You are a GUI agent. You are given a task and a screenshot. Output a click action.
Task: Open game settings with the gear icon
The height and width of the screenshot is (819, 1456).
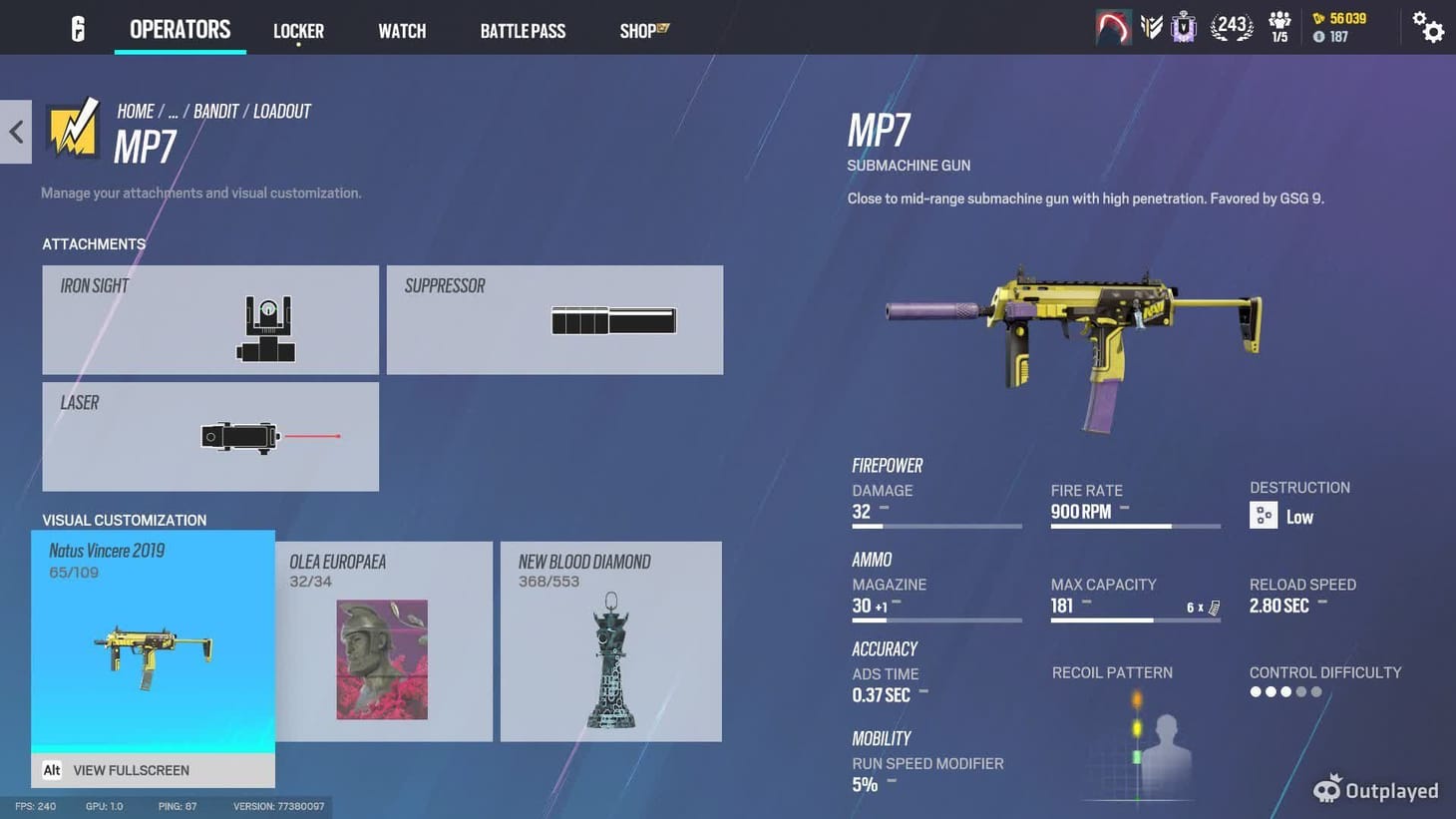pyautogui.click(x=1430, y=28)
